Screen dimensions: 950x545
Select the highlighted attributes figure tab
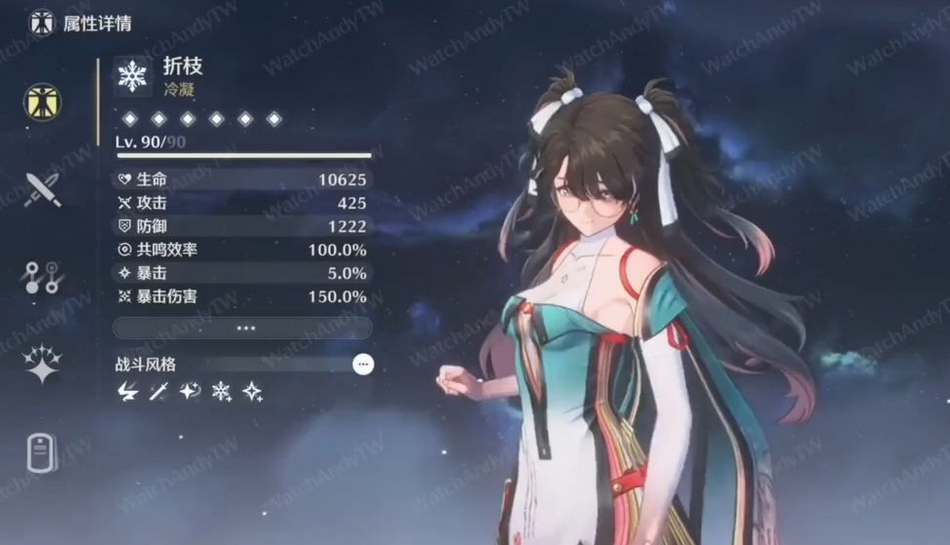pos(43,102)
